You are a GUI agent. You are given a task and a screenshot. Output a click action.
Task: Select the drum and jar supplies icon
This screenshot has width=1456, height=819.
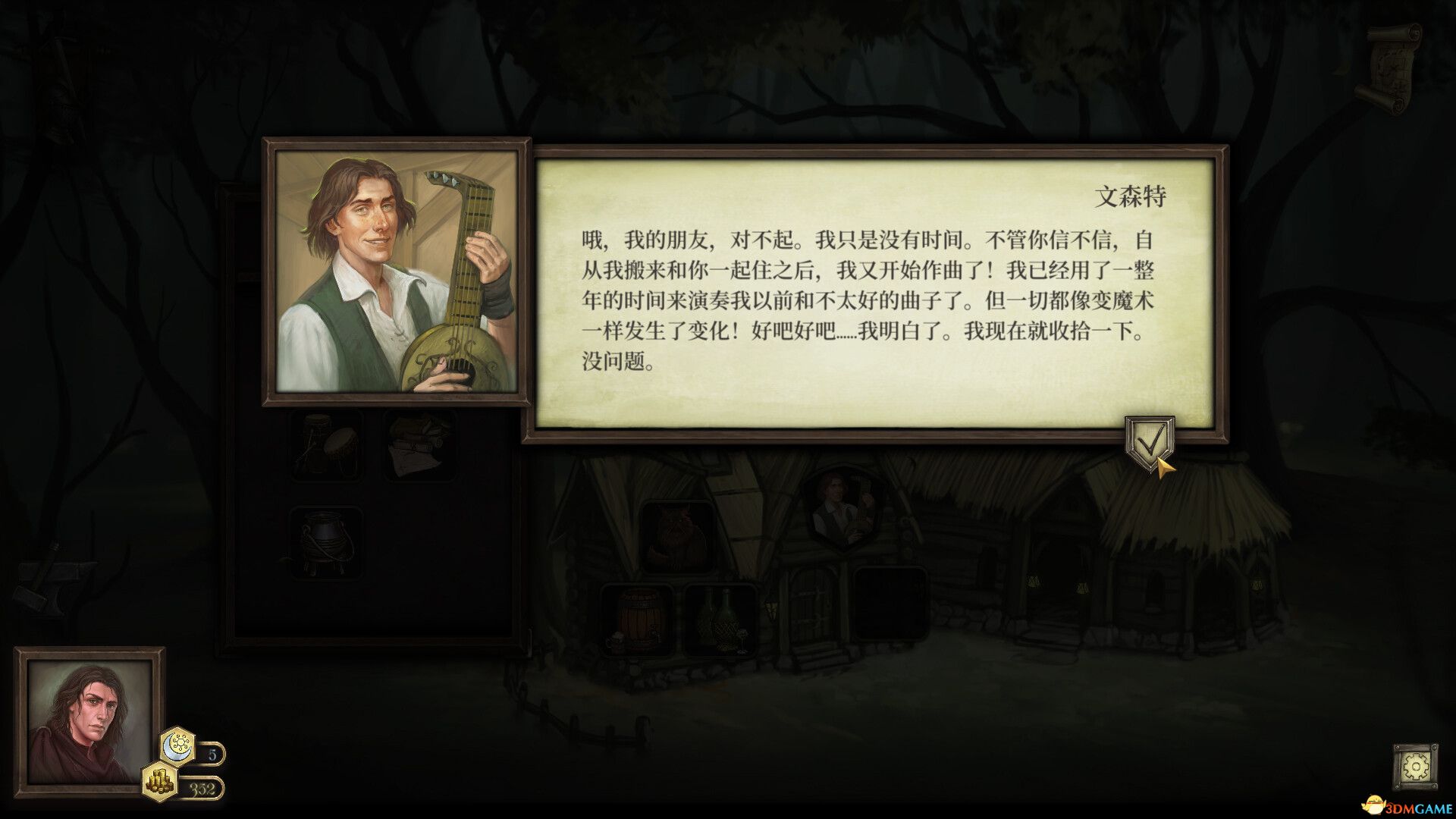[x=329, y=447]
